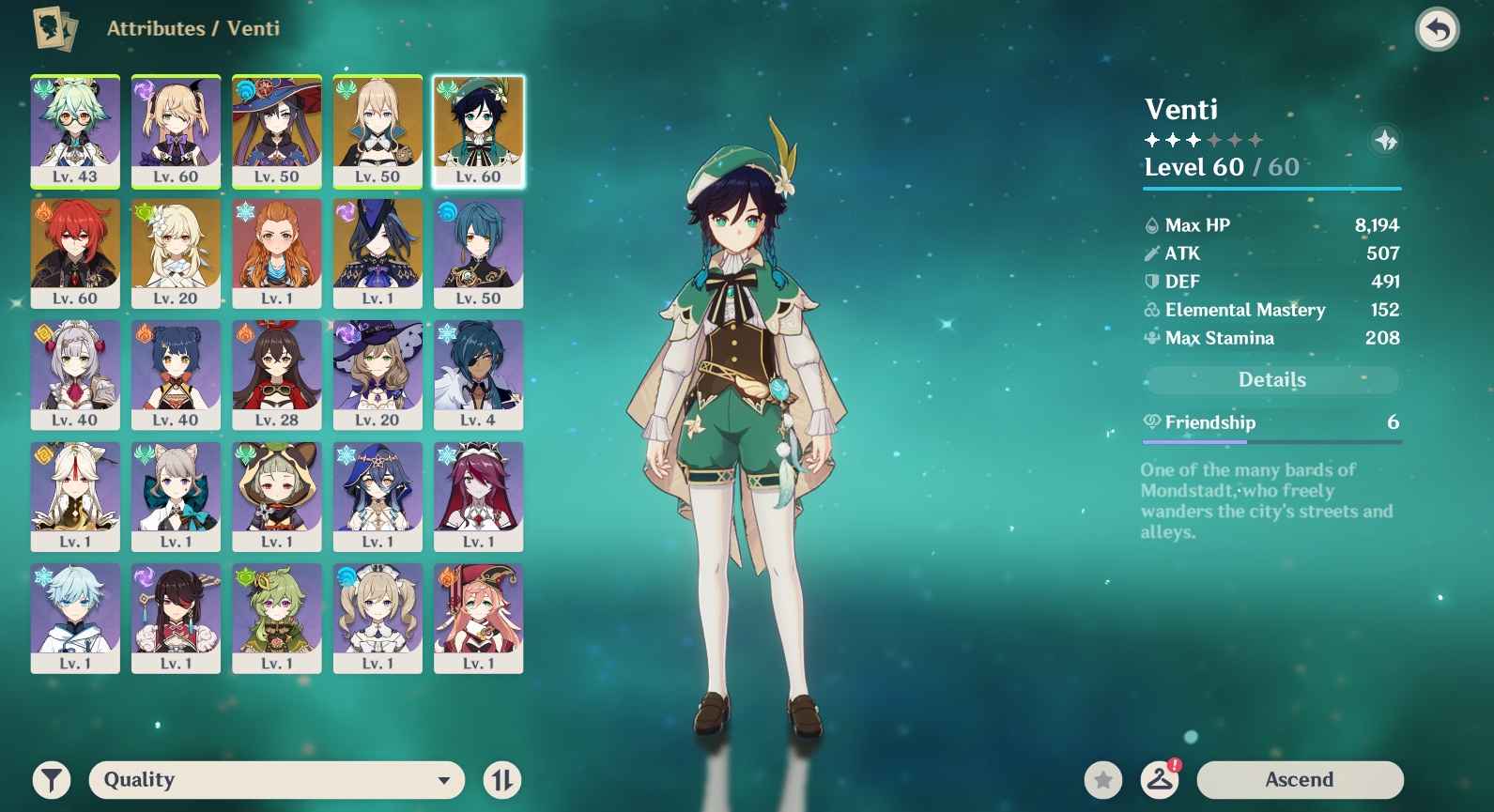Choose Kaeya's Lv. 4 portrait

coord(478,375)
